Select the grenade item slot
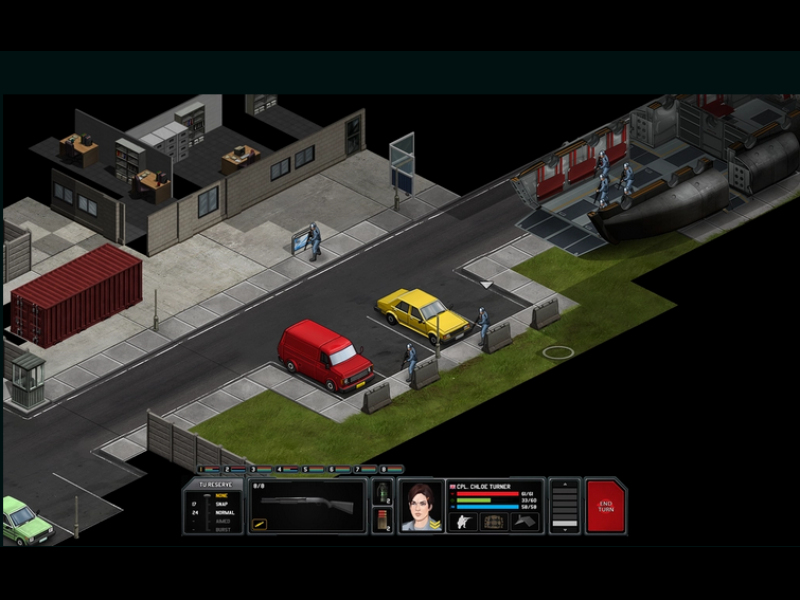The height and width of the screenshot is (600, 800). 382,492
